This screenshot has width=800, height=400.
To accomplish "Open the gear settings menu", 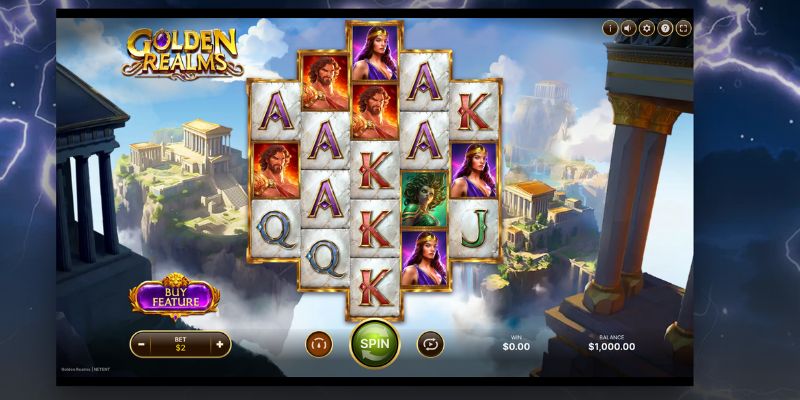I will pos(647,28).
